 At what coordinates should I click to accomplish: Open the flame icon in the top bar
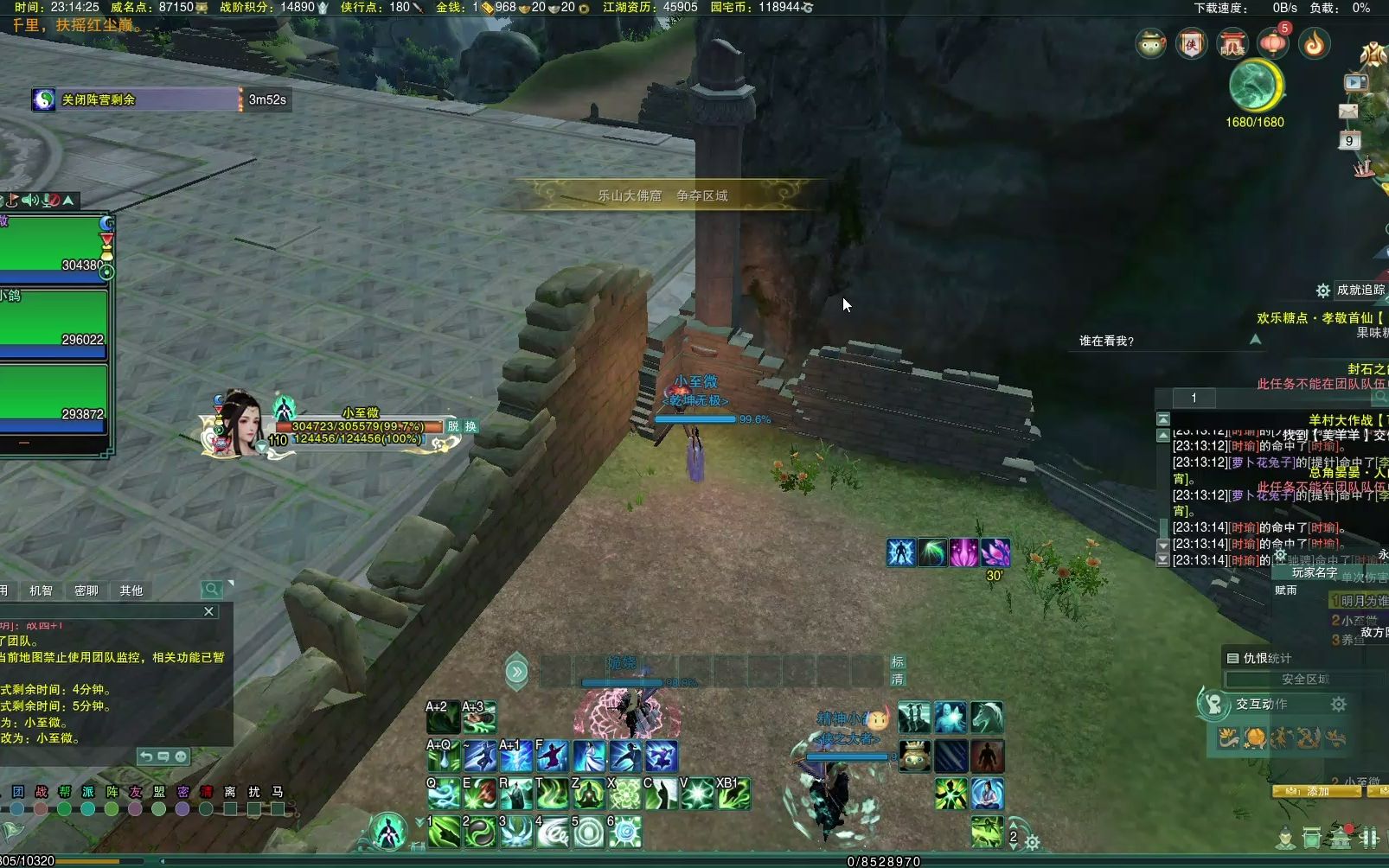[1314, 43]
